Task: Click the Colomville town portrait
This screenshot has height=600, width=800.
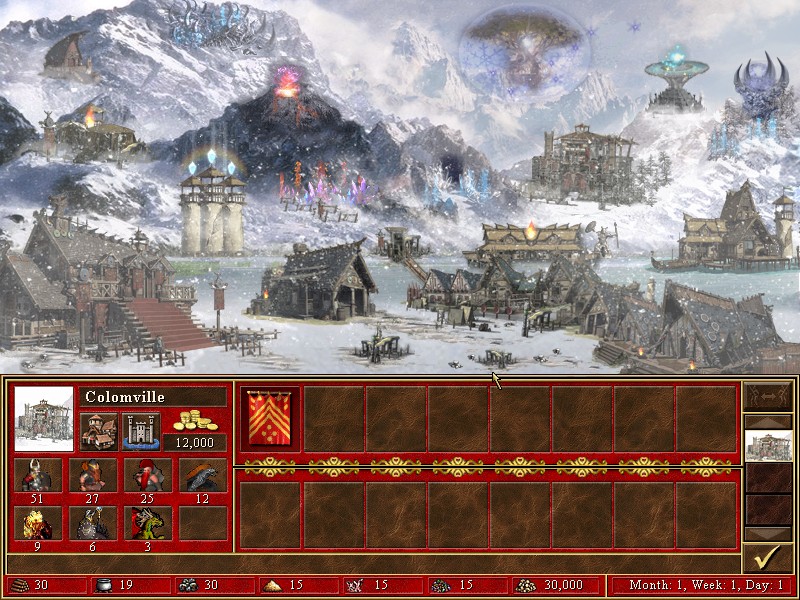Action: point(44,418)
